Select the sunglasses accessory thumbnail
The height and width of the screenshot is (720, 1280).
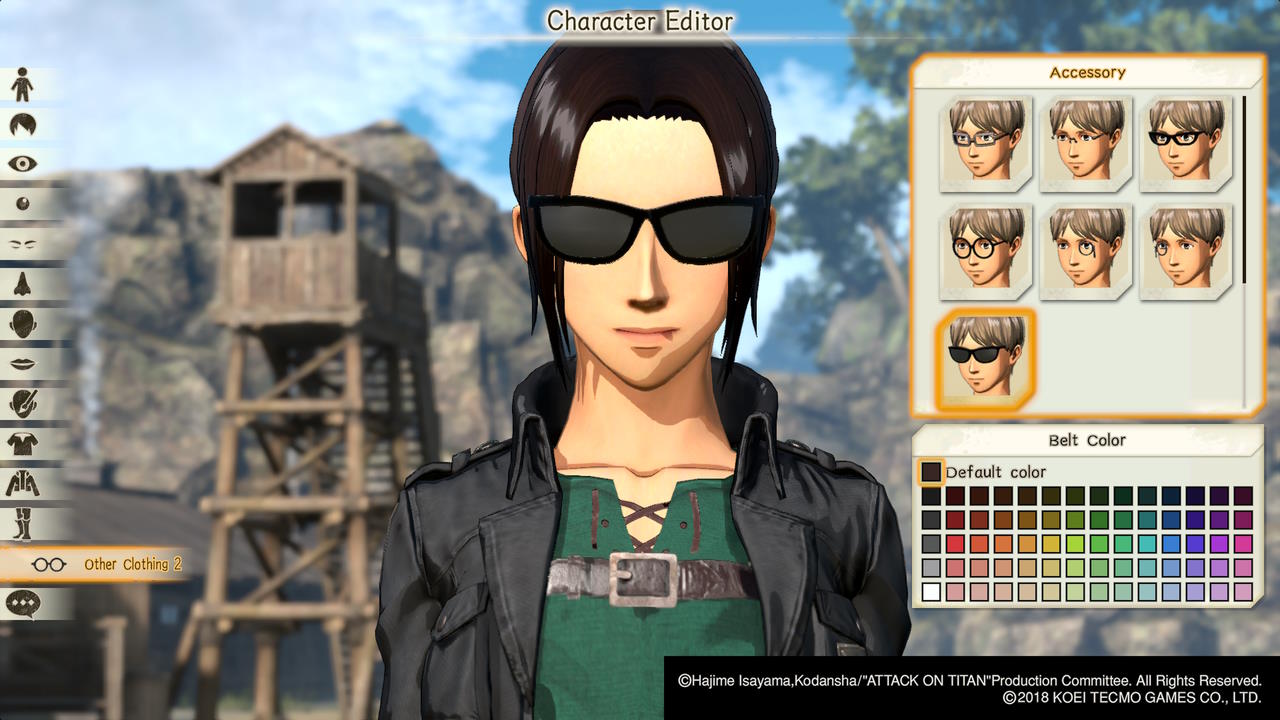[984, 358]
